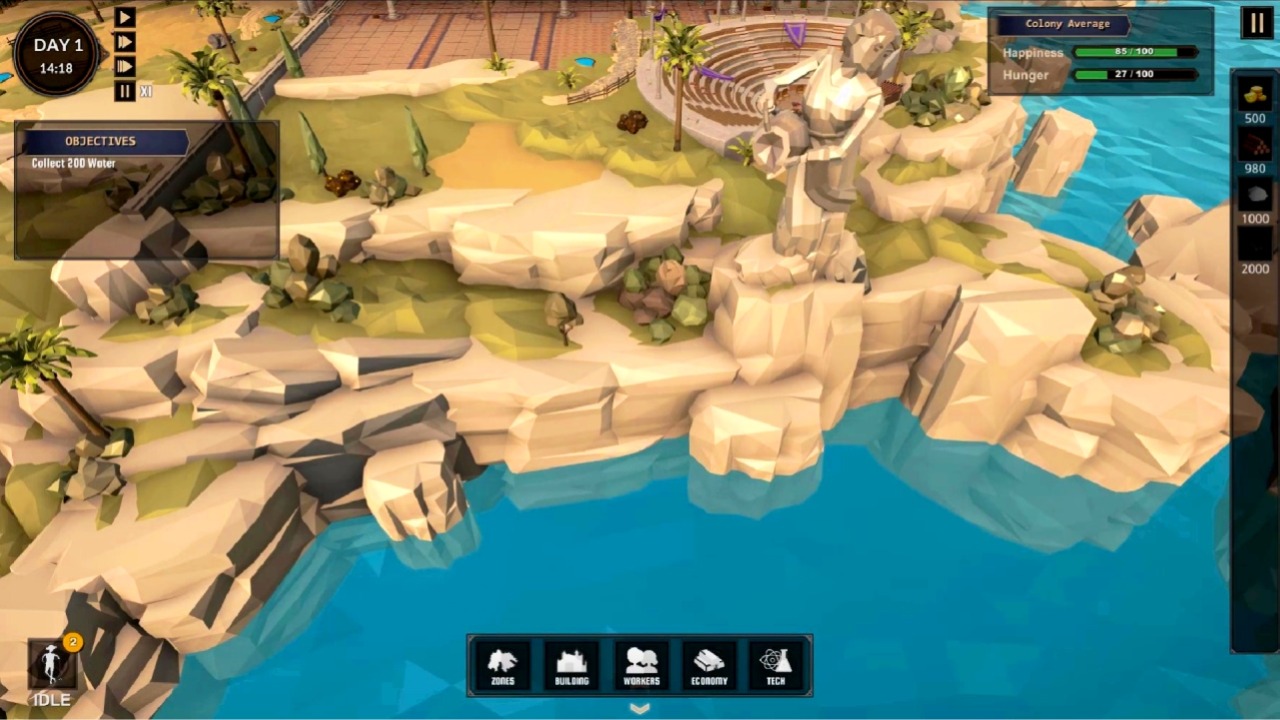Toggle normal game speed with play button
The height and width of the screenshot is (720, 1280).
click(x=124, y=17)
